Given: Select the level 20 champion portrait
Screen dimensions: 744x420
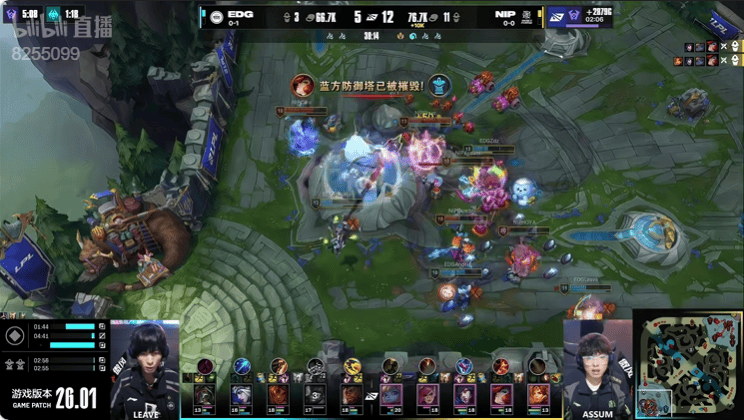Looking at the screenshot, I should point(392,393).
